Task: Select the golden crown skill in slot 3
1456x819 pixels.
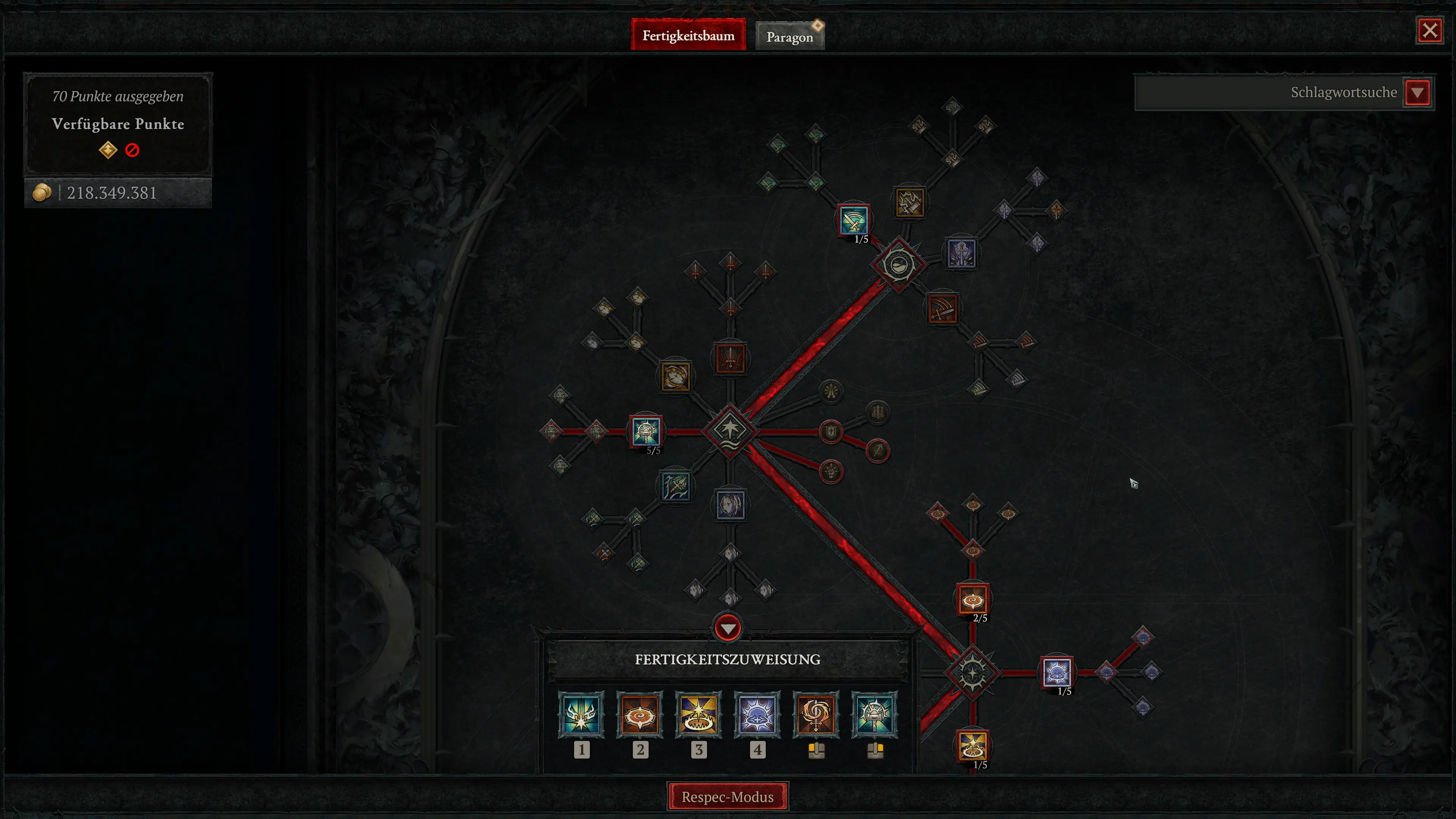Action: (x=698, y=715)
